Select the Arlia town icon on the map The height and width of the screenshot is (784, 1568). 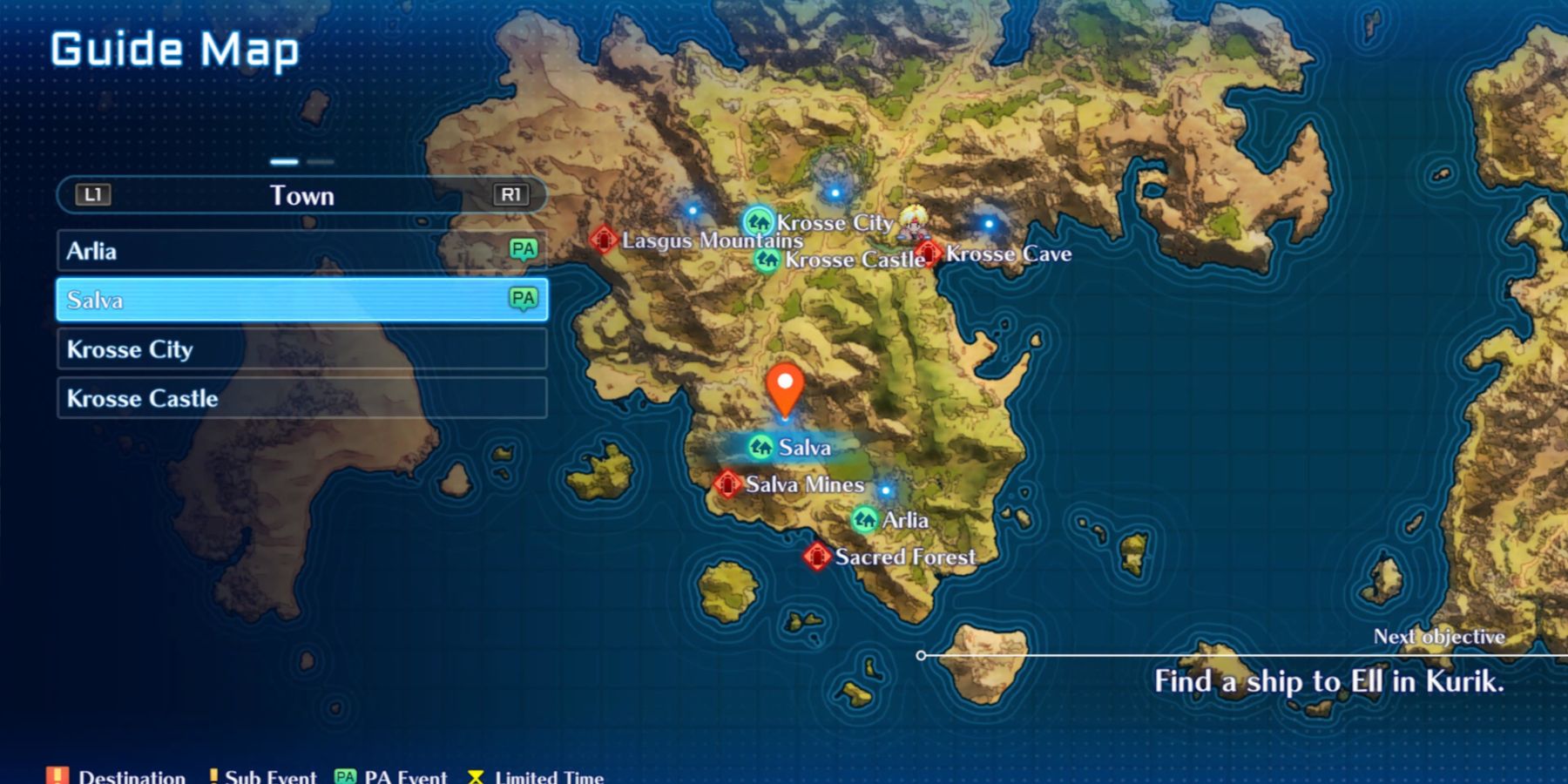click(865, 519)
